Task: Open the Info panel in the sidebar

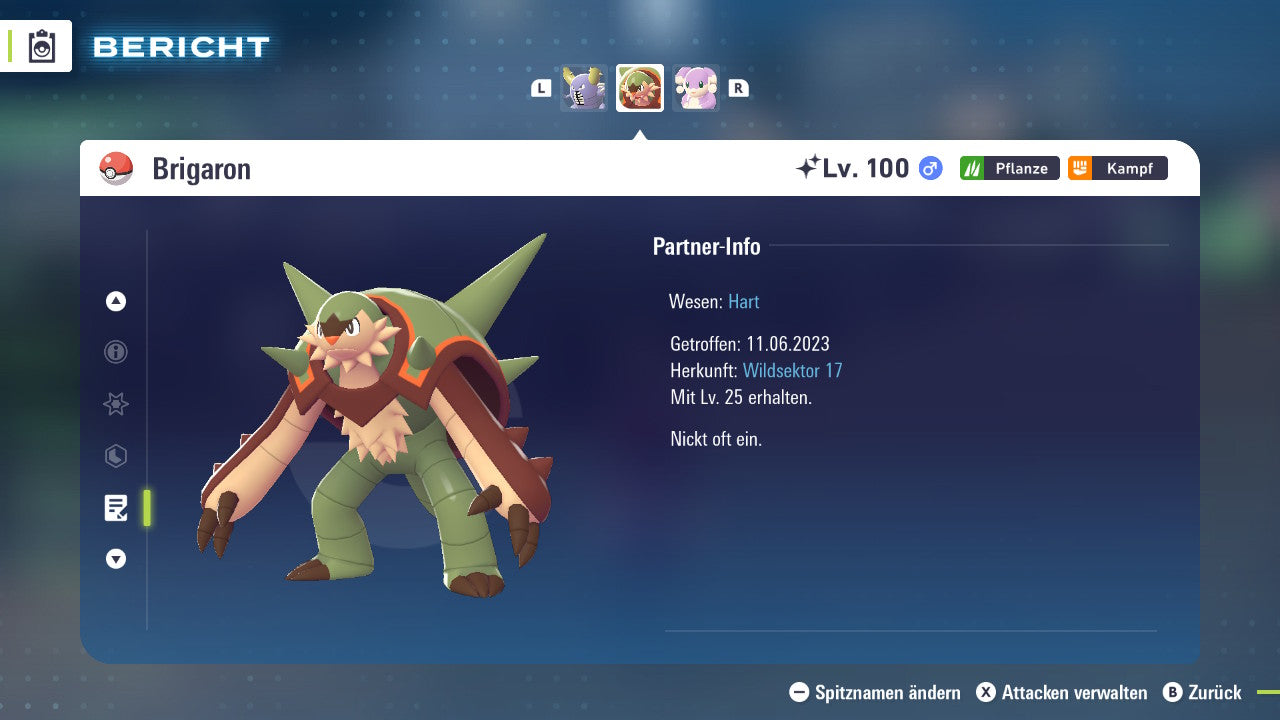Action: [x=116, y=352]
